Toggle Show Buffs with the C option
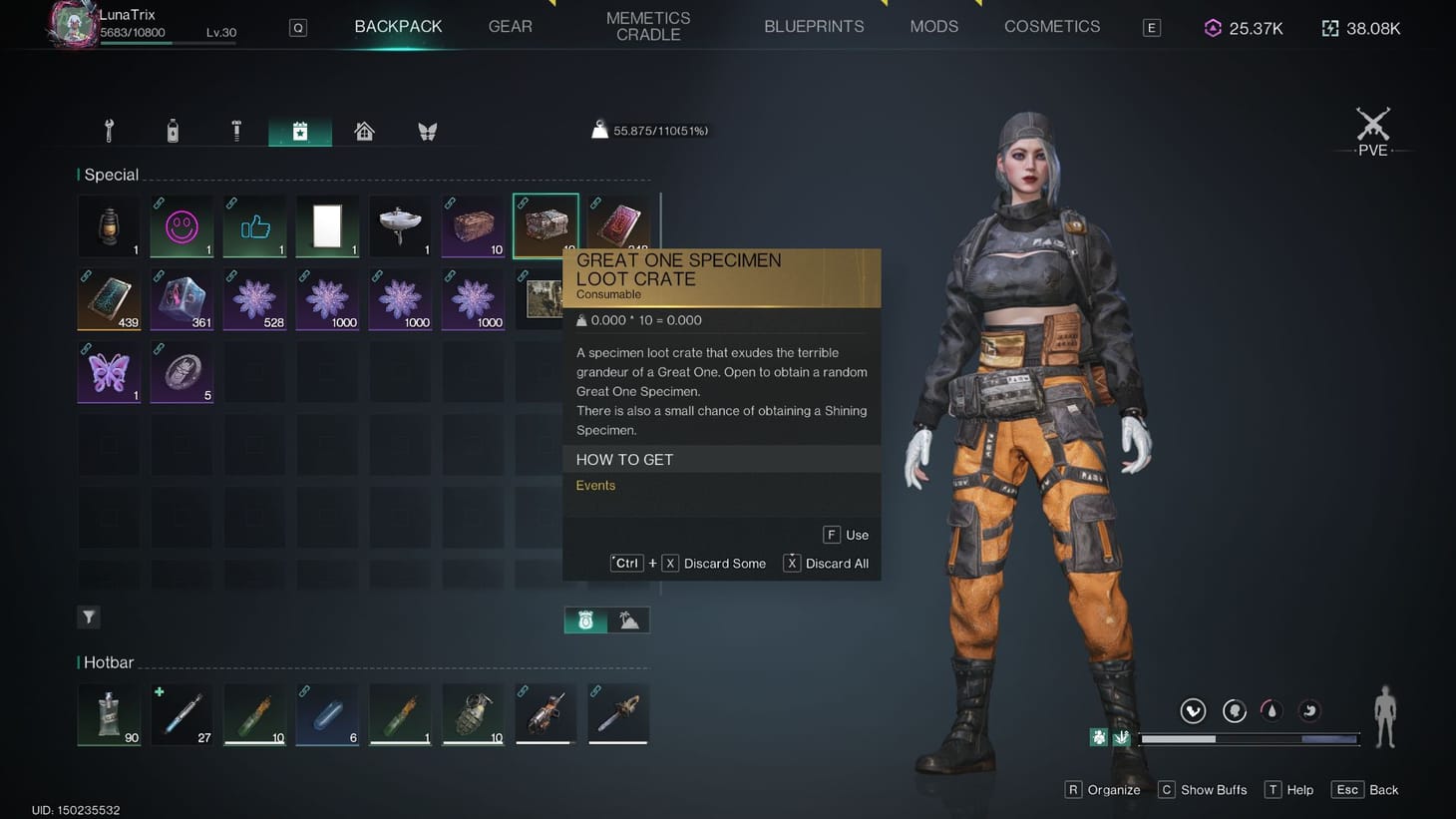This screenshot has width=1456, height=819. point(1202,789)
